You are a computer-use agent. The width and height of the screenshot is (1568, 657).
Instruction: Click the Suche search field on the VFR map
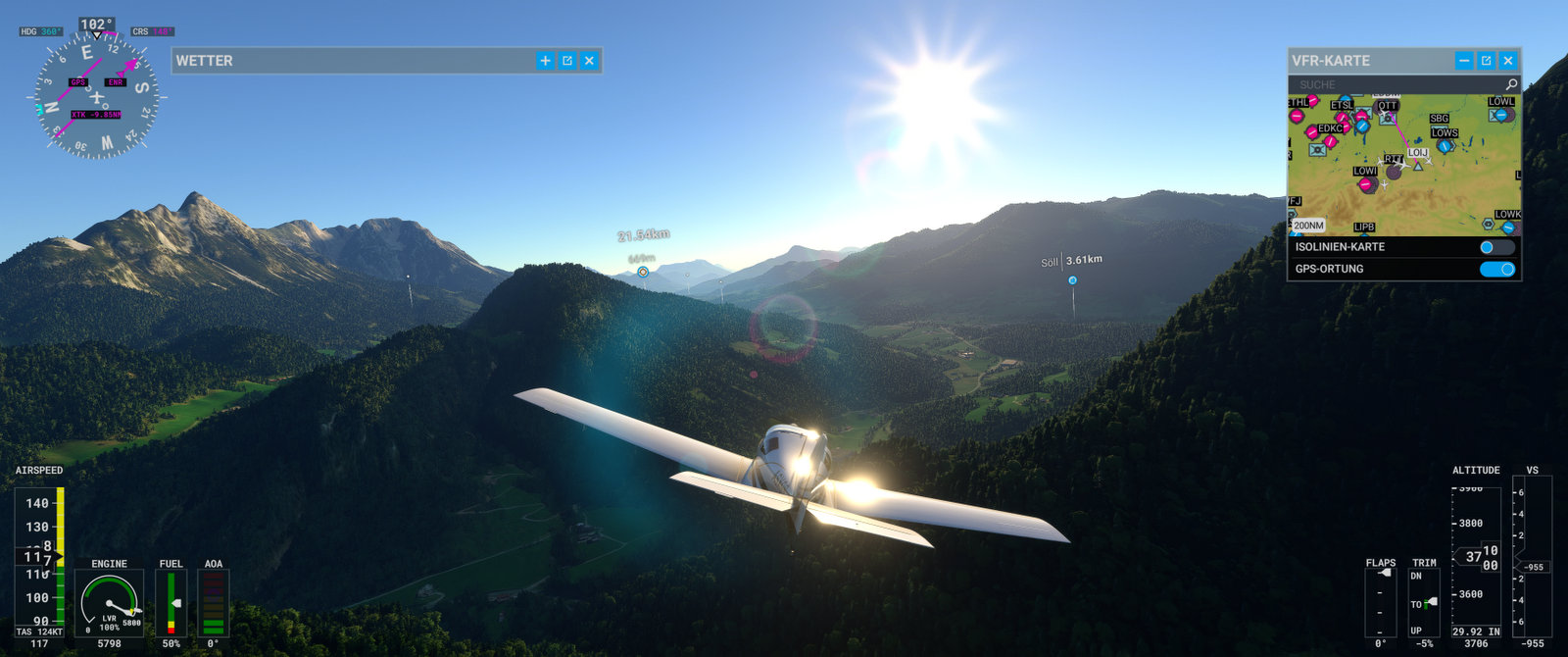coord(1392,84)
